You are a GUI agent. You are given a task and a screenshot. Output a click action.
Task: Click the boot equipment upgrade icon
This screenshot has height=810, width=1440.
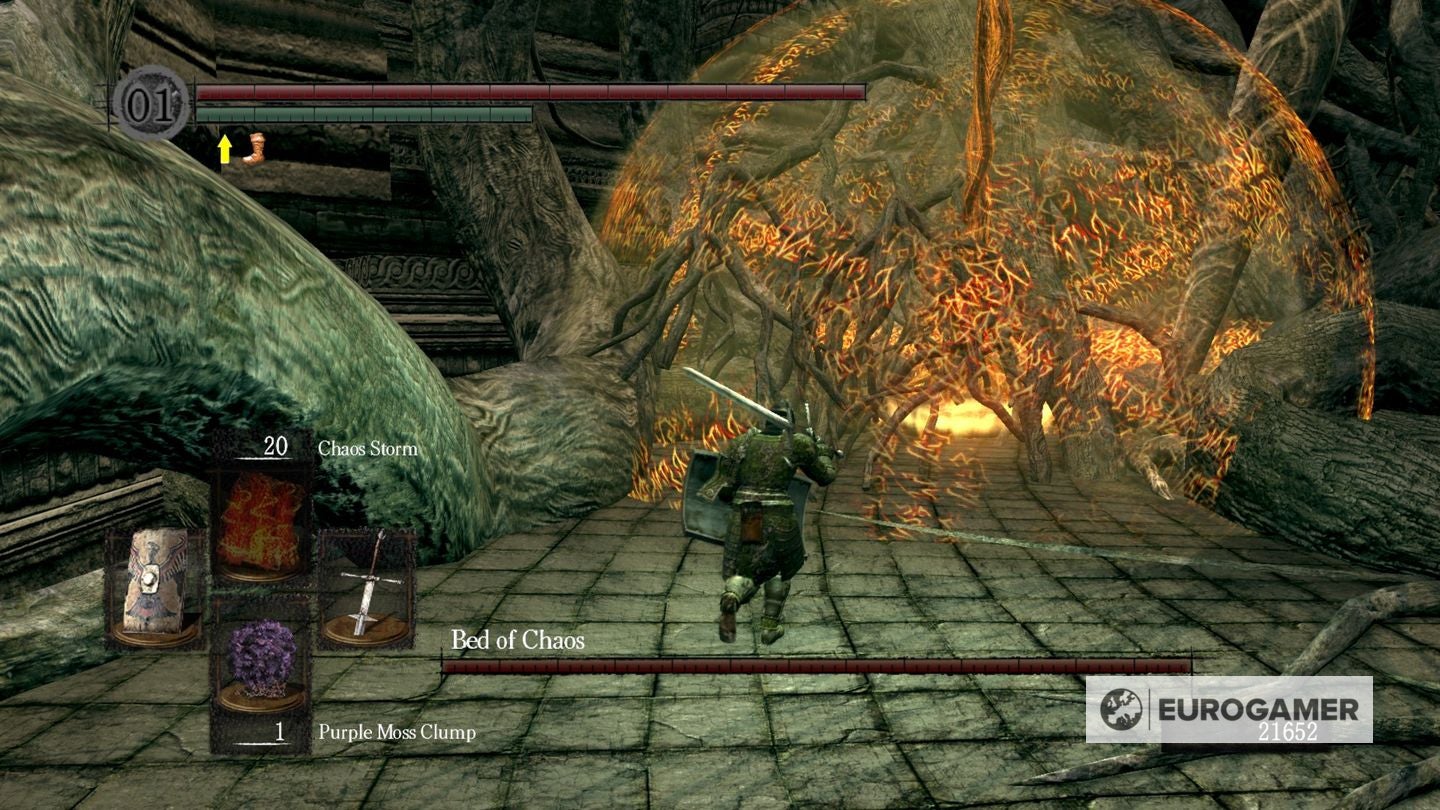coord(256,148)
